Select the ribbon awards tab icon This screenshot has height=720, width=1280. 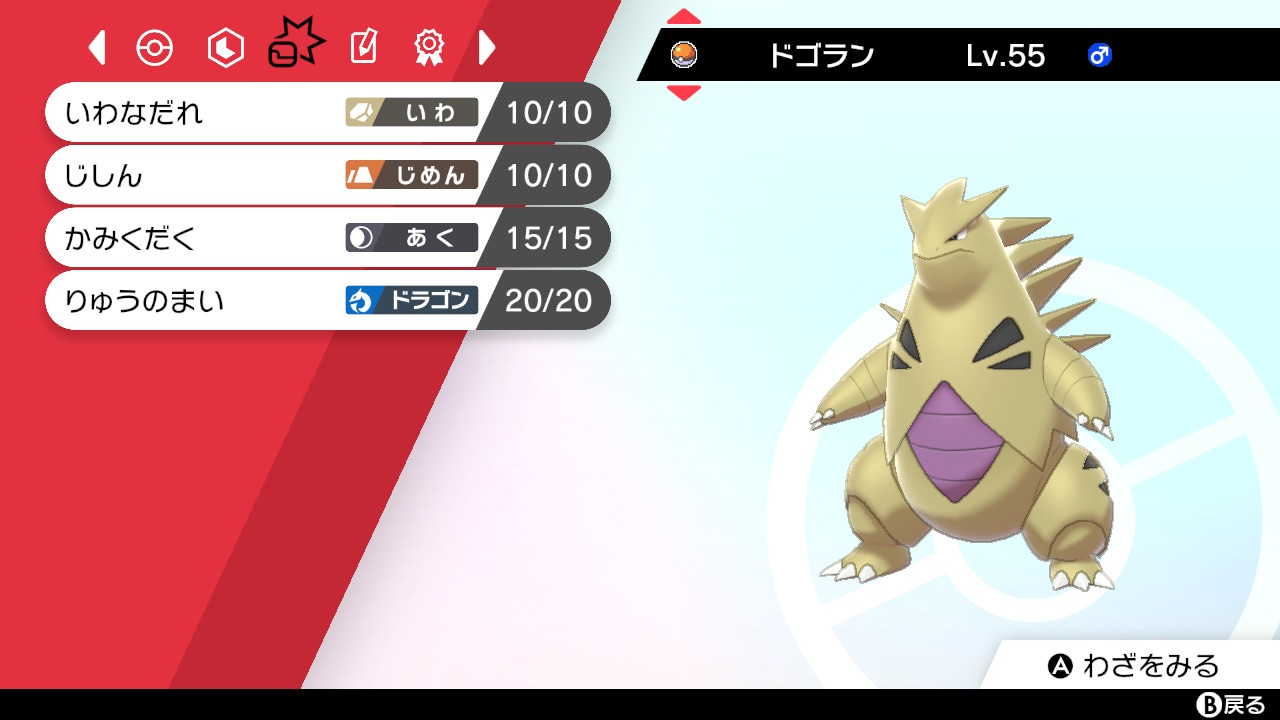click(x=428, y=46)
